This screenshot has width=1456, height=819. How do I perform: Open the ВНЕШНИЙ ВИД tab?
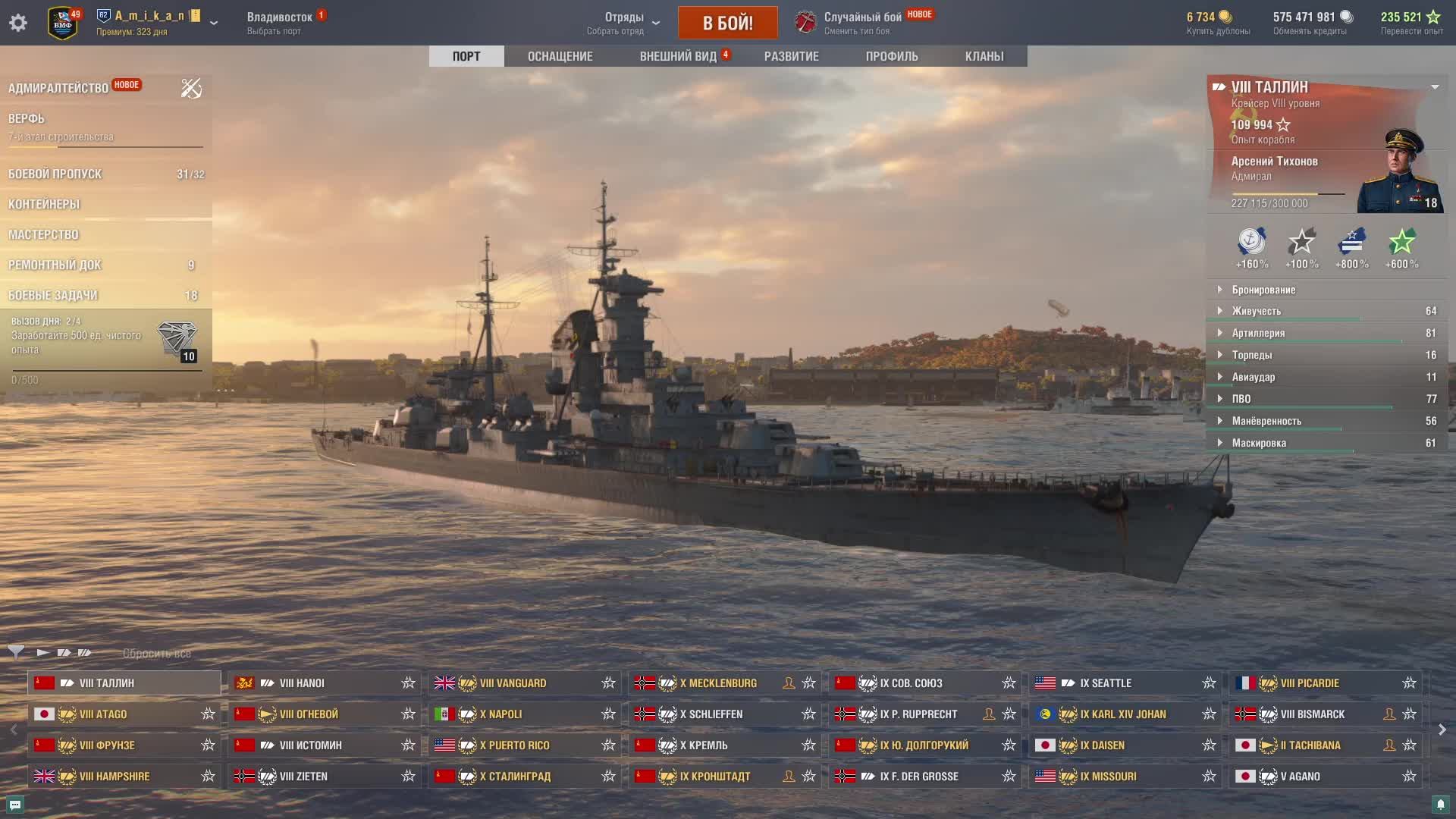678,56
